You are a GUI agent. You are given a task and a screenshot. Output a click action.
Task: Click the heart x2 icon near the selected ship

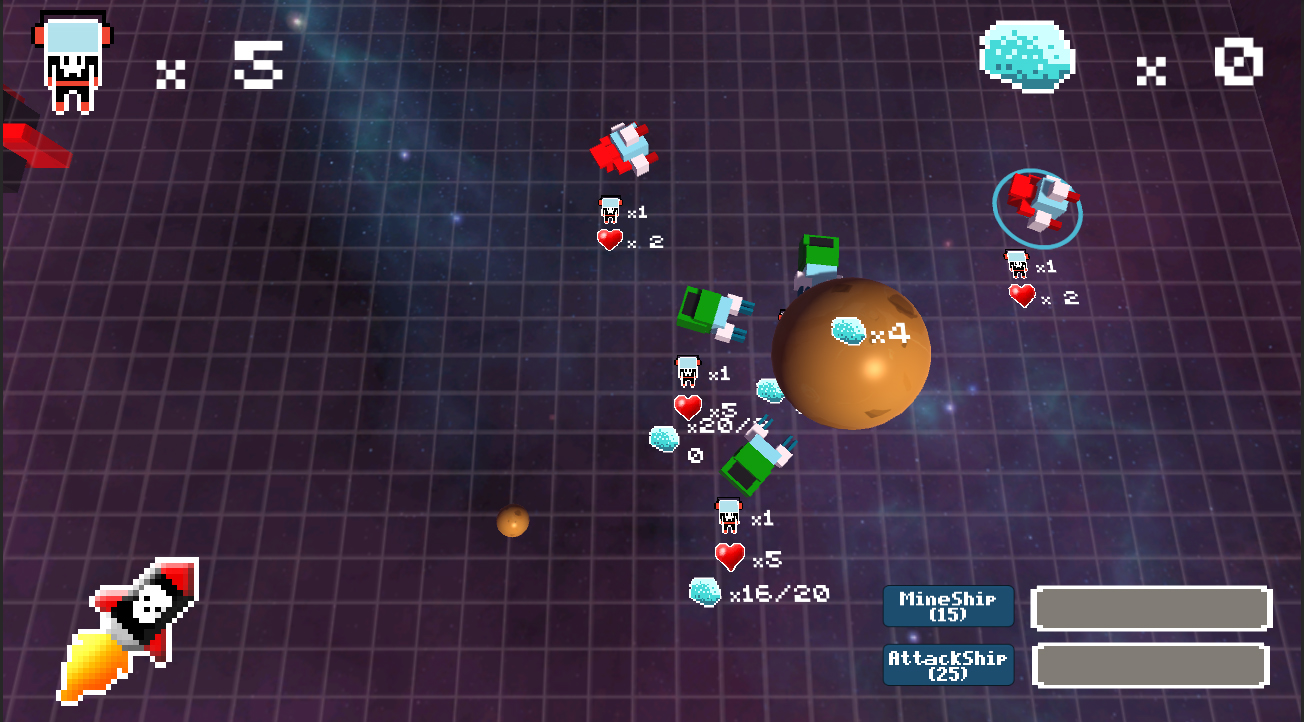1022,296
